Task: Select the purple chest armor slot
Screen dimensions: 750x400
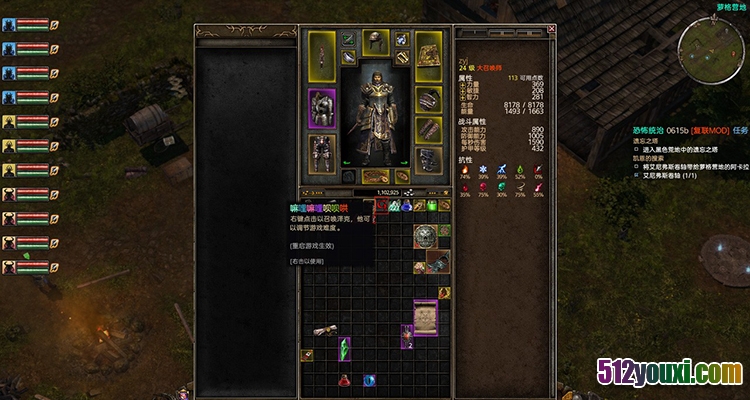Action: pos(322,108)
